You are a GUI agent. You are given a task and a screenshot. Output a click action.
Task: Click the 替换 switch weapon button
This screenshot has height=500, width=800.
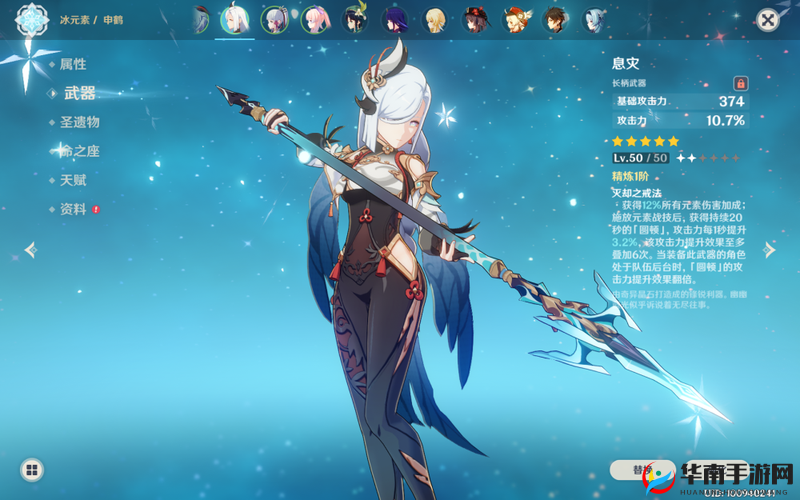642,469
